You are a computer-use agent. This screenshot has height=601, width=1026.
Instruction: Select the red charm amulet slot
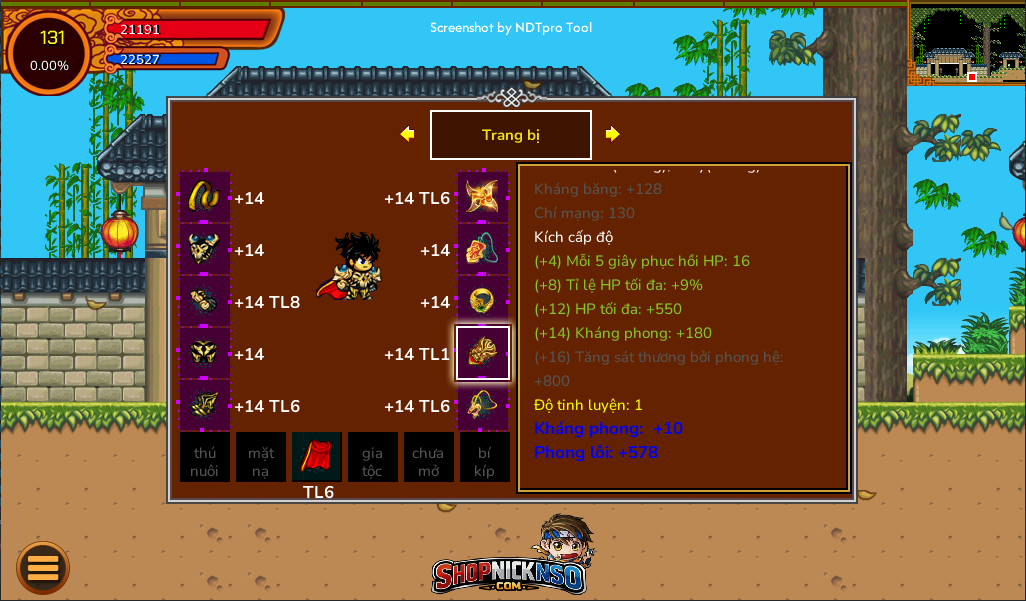(x=483, y=249)
